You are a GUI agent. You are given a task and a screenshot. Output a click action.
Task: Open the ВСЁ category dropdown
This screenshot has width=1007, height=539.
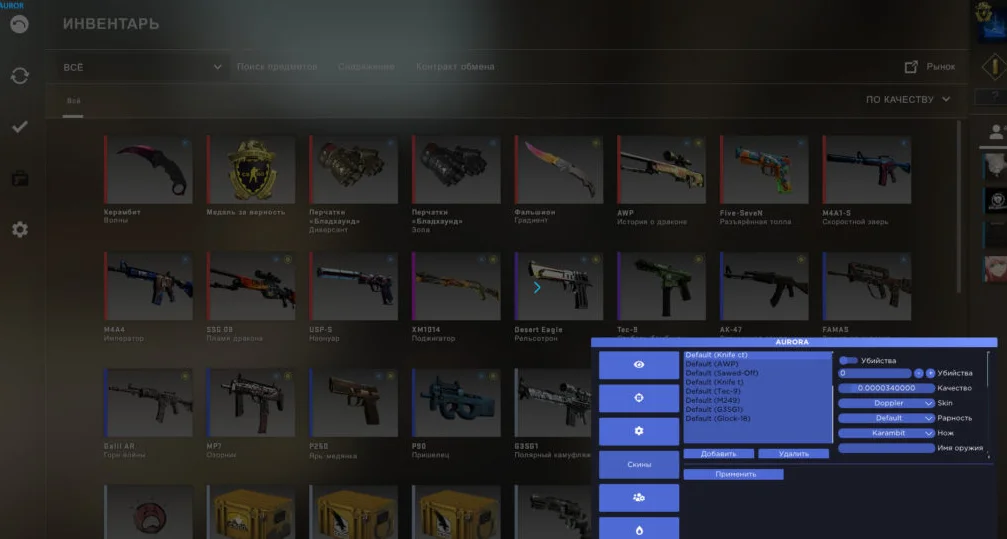click(x=142, y=67)
